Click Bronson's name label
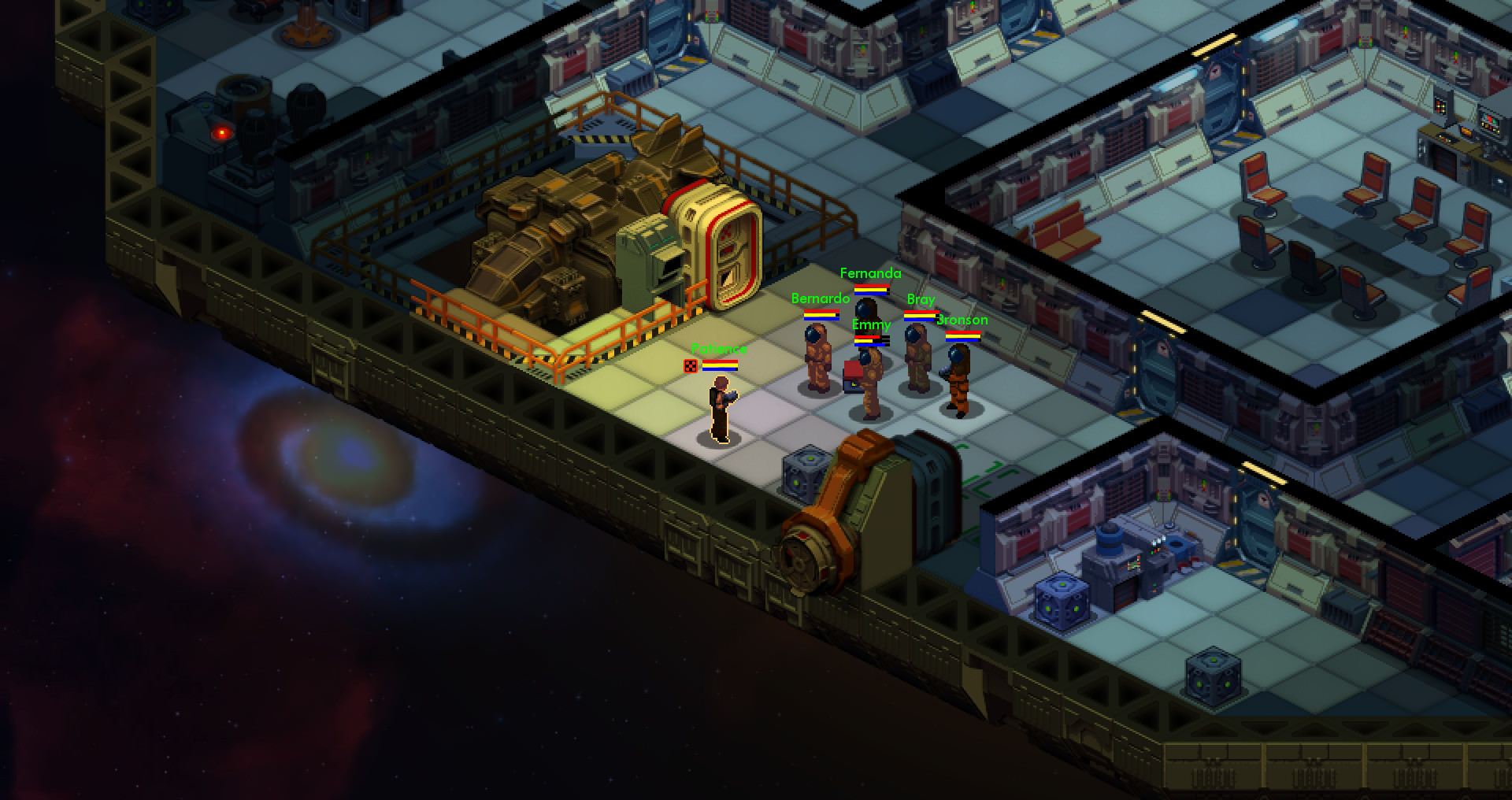Viewport: 1512px width, 800px height. click(962, 320)
